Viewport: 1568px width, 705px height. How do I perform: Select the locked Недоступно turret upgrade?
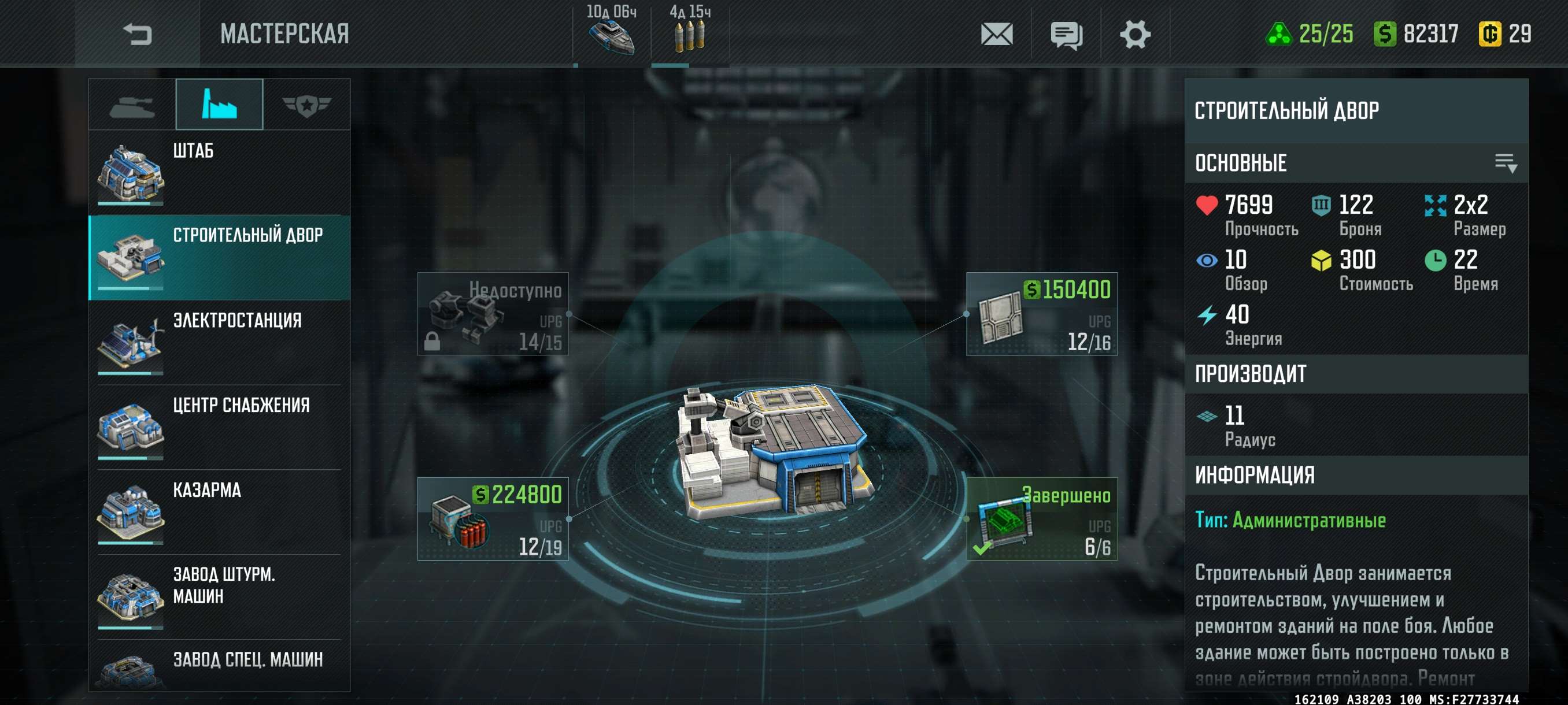click(x=493, y=314)
